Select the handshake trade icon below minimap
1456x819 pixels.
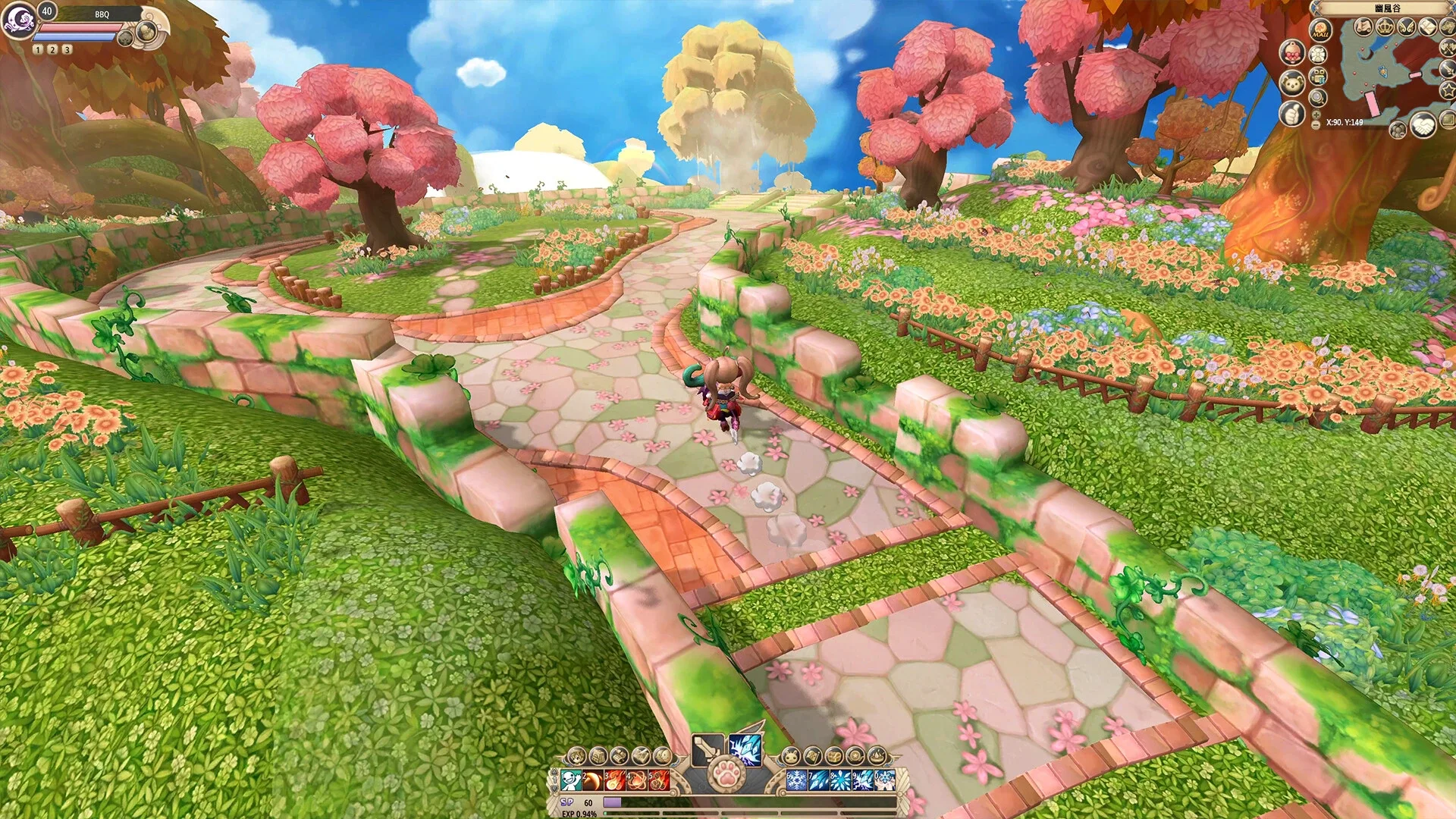pyautogui.click(x=1423, y=126)
